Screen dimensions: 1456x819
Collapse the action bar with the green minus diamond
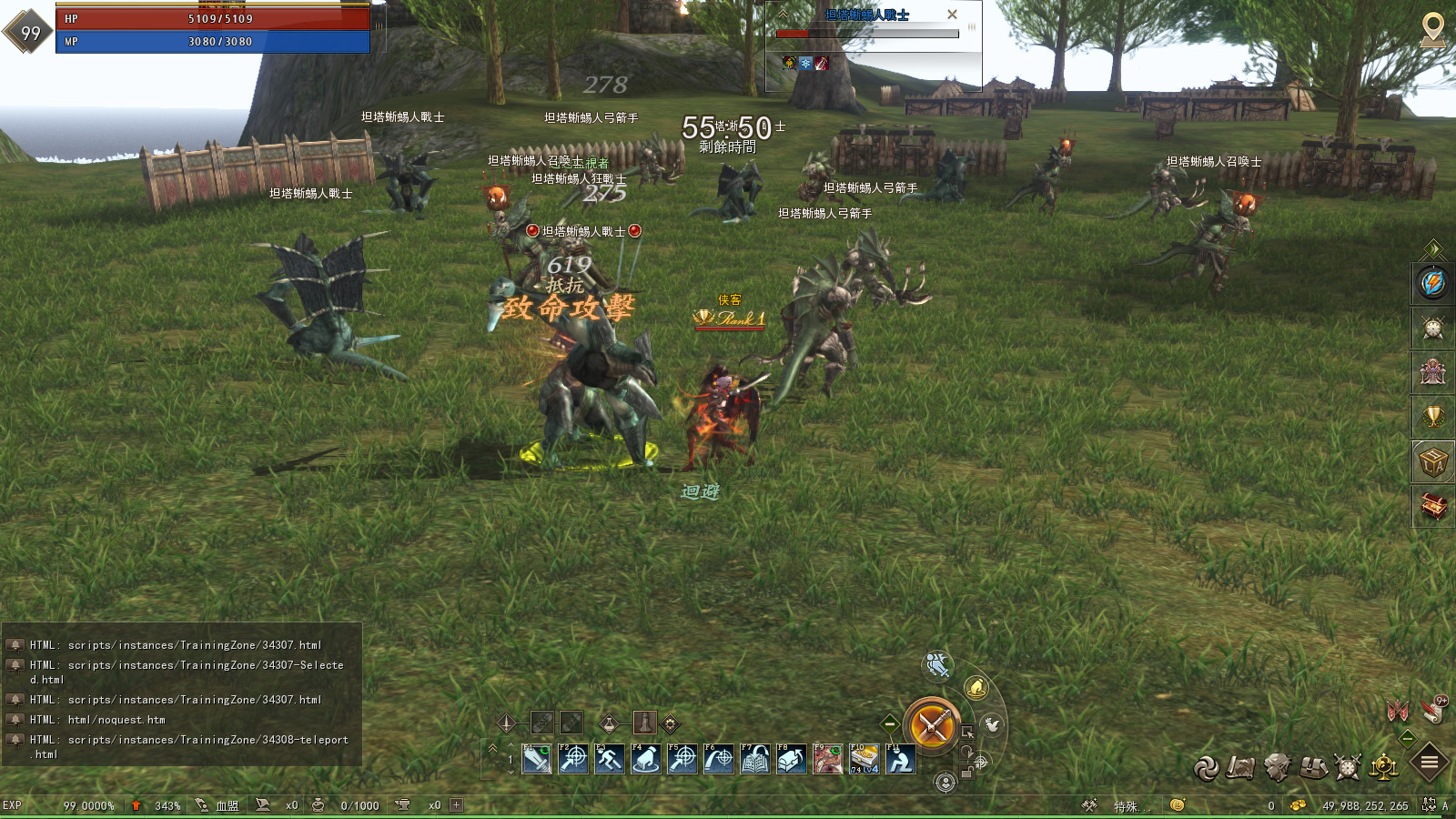tap(888, 723)
